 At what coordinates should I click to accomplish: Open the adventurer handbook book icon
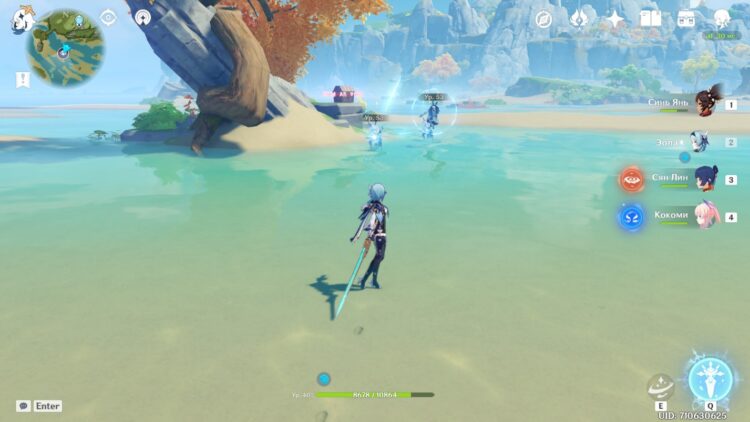click(x=651, y=19)
